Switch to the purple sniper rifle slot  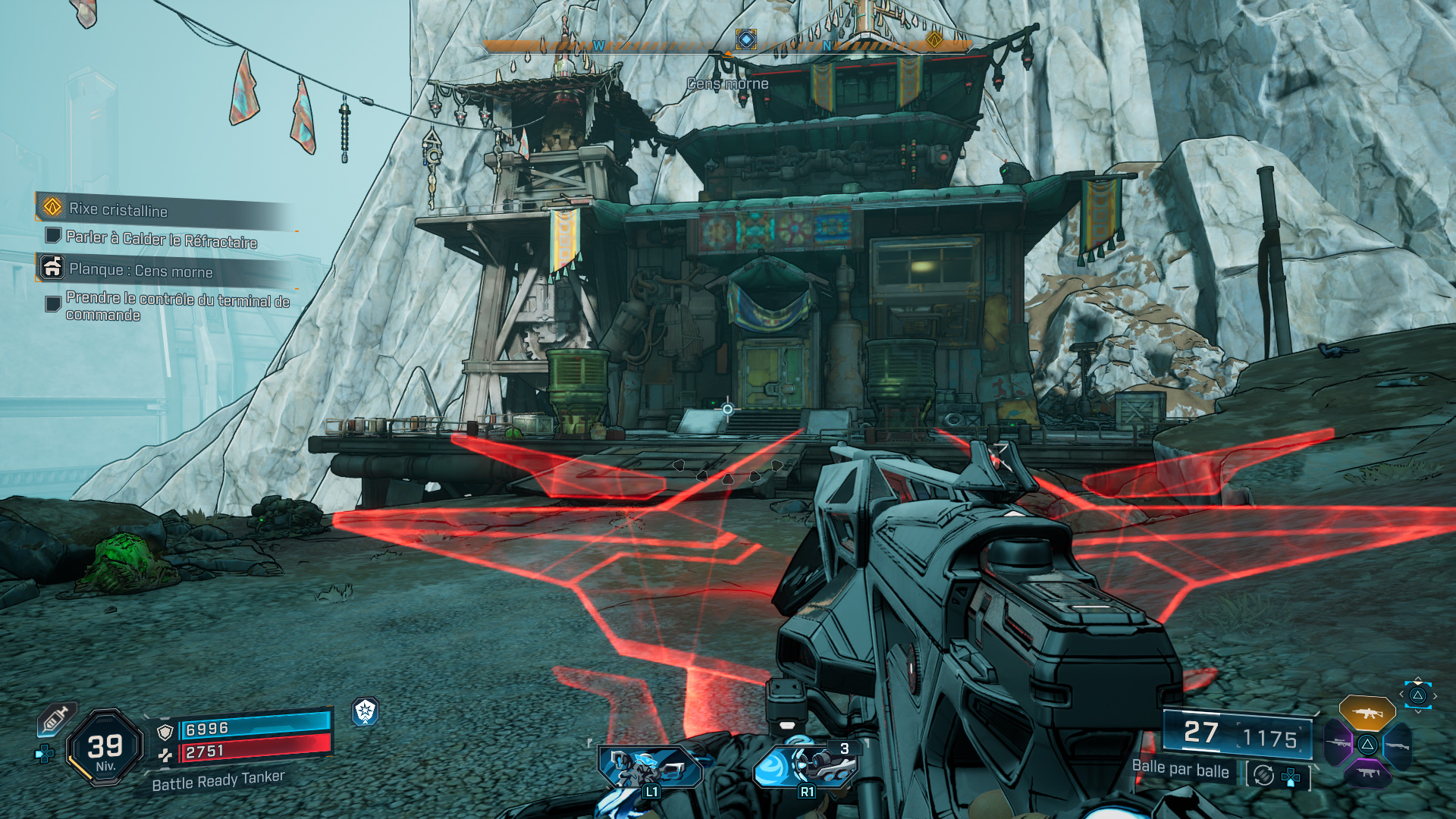(1338, 743)
